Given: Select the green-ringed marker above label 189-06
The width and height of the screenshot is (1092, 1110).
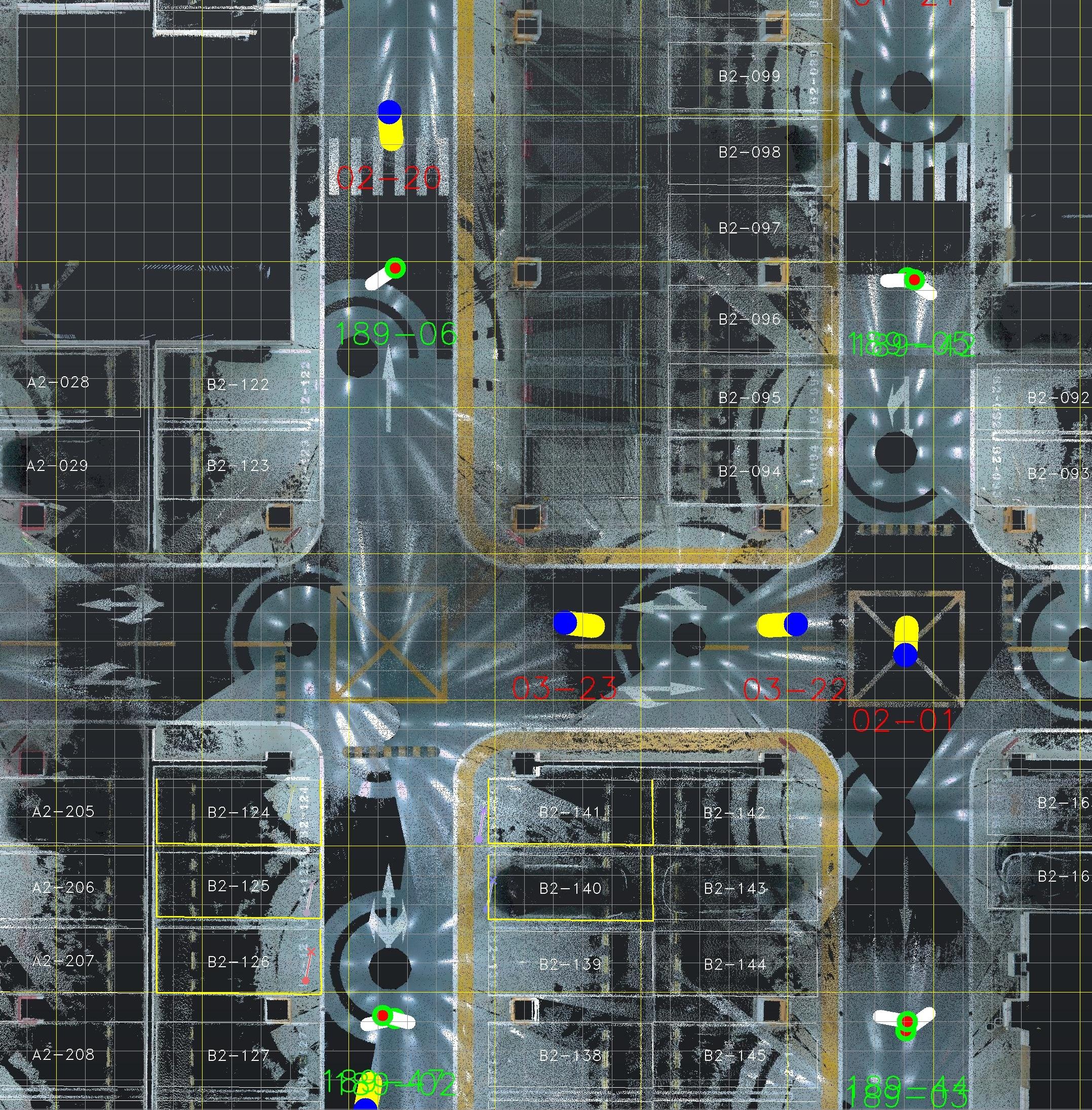Looking at the screenshot, I should (395, 268).
